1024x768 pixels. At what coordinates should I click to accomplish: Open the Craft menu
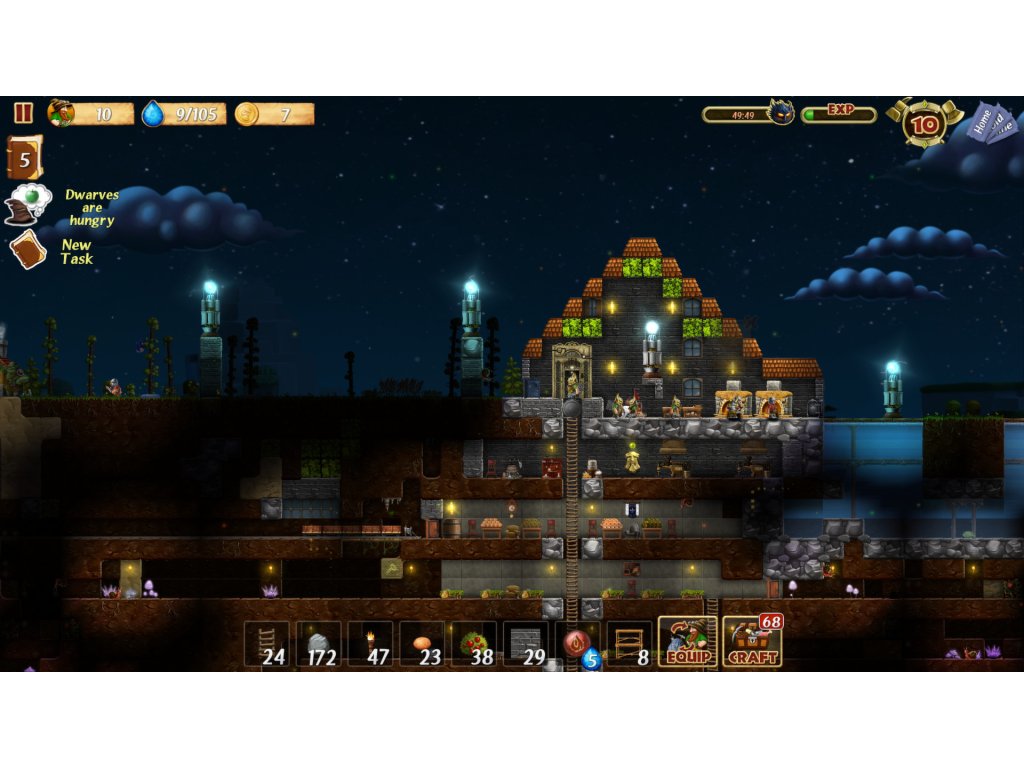point(752,642)
